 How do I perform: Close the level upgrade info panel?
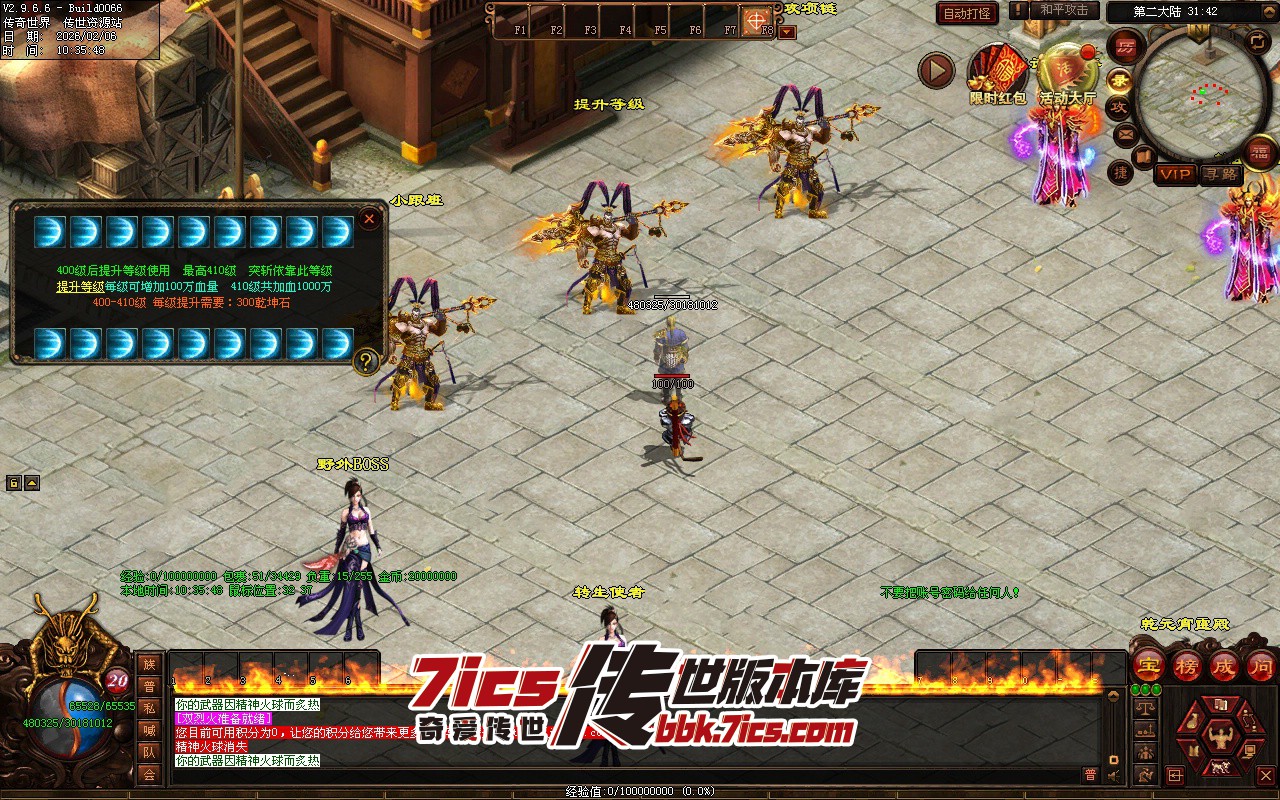click(369, 219)
